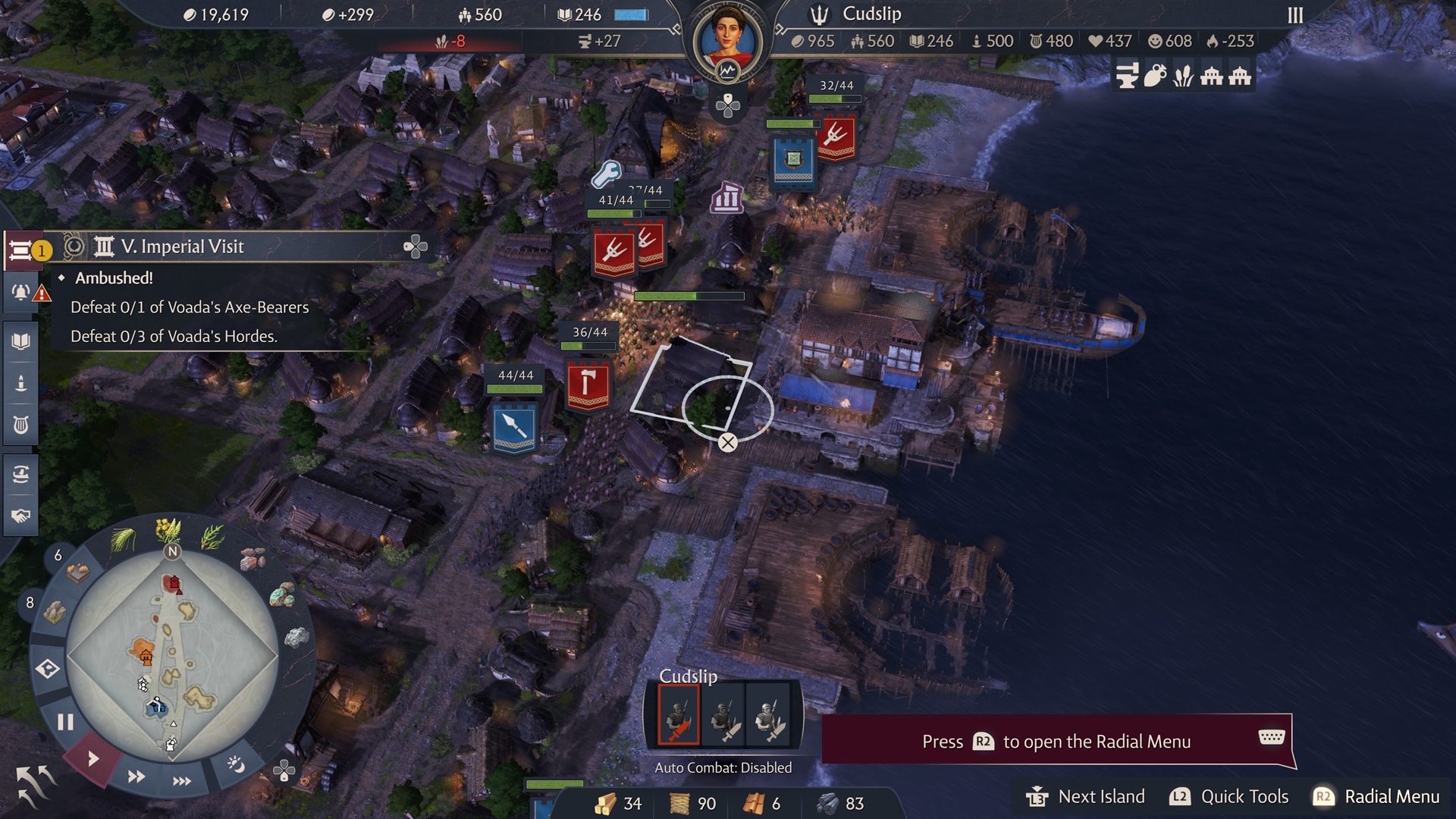Viewport: 1456px width, 819px height.
Task: Select the red axe enemy banner
Action: click(x=588, y=385)
